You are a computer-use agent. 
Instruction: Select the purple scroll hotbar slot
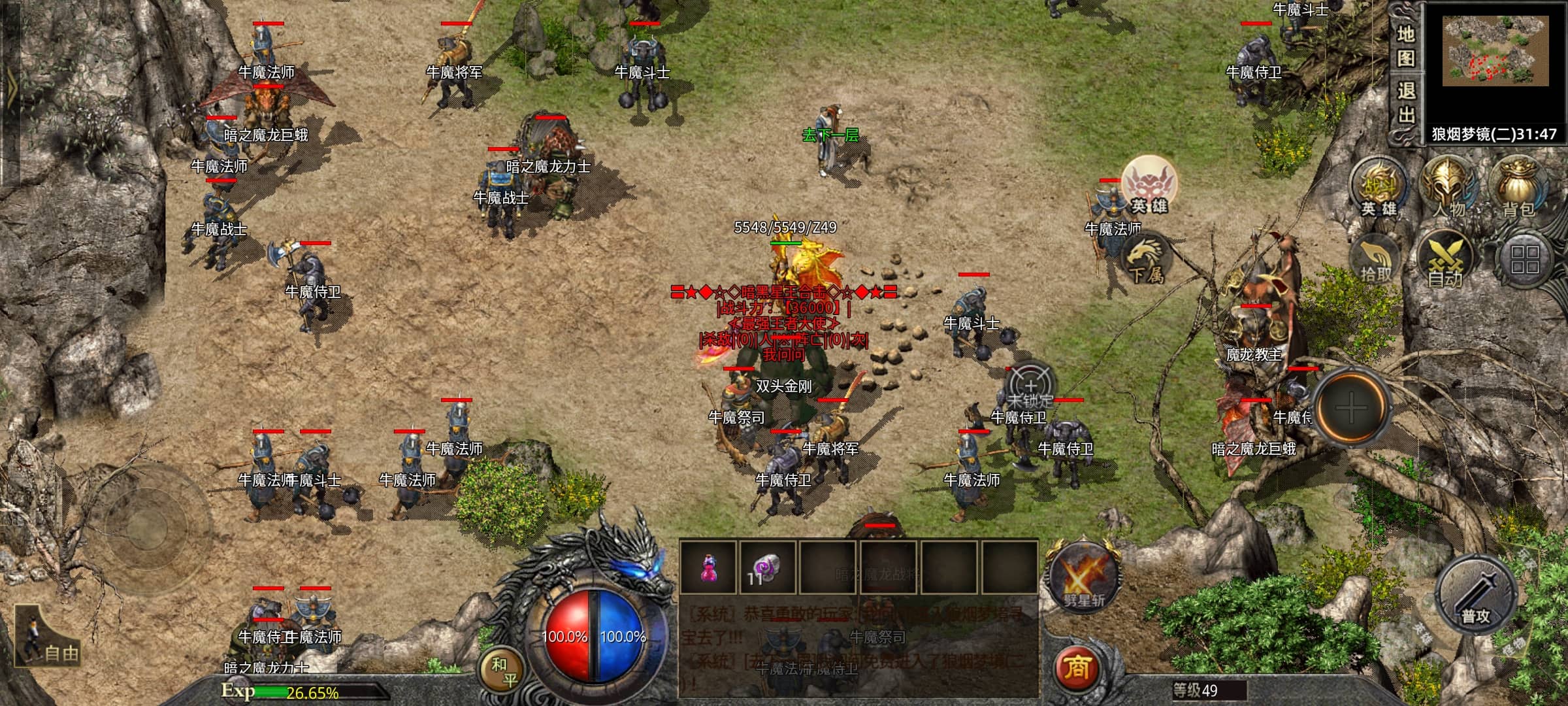click(767, 567)
